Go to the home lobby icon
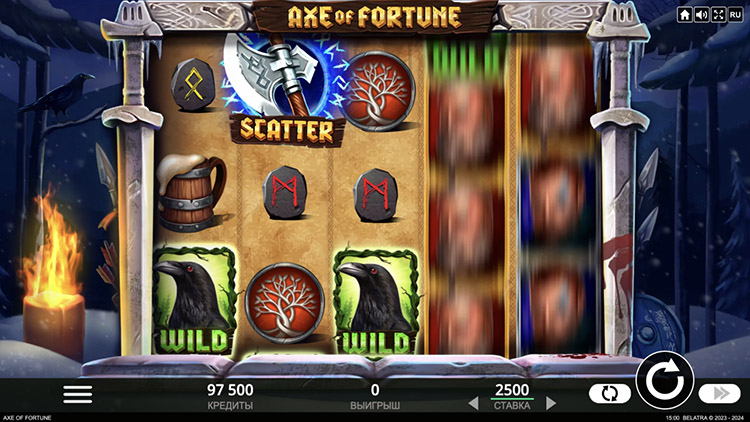 tap(685, 15)
